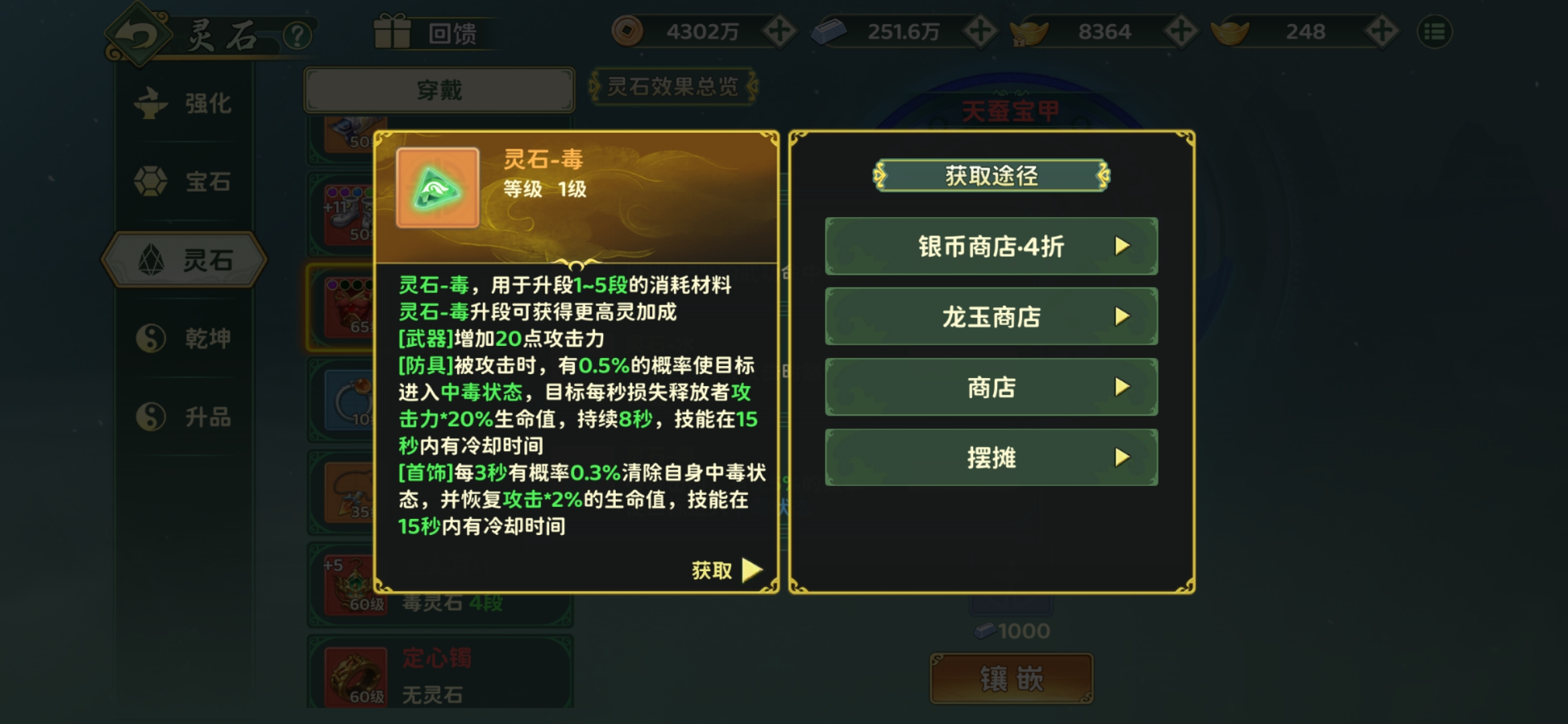Switch to the 乾坤 side tab
This screenshot has height=724, width=1568.
pyautogui.click(x=184, y=339)
